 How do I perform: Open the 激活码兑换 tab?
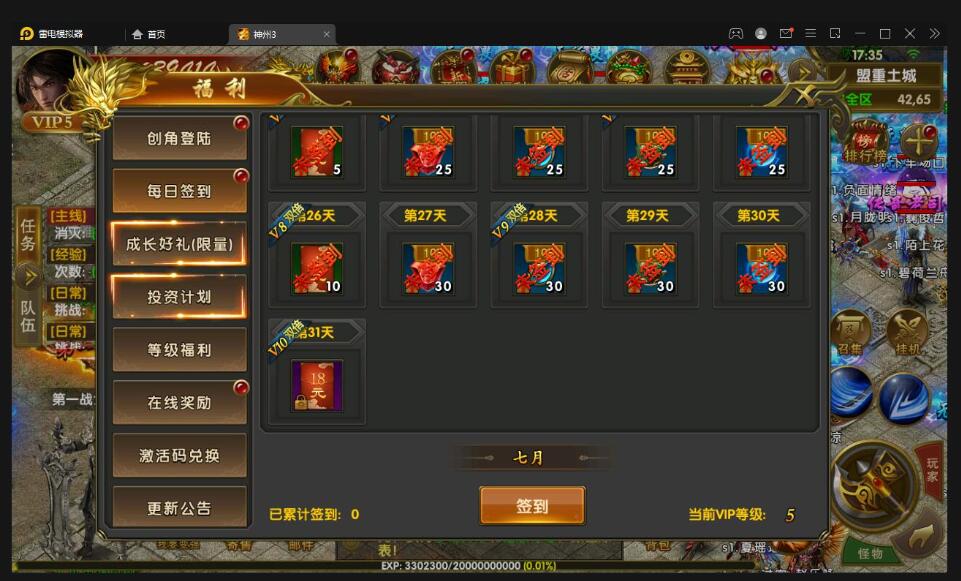[x=179, y=455]
